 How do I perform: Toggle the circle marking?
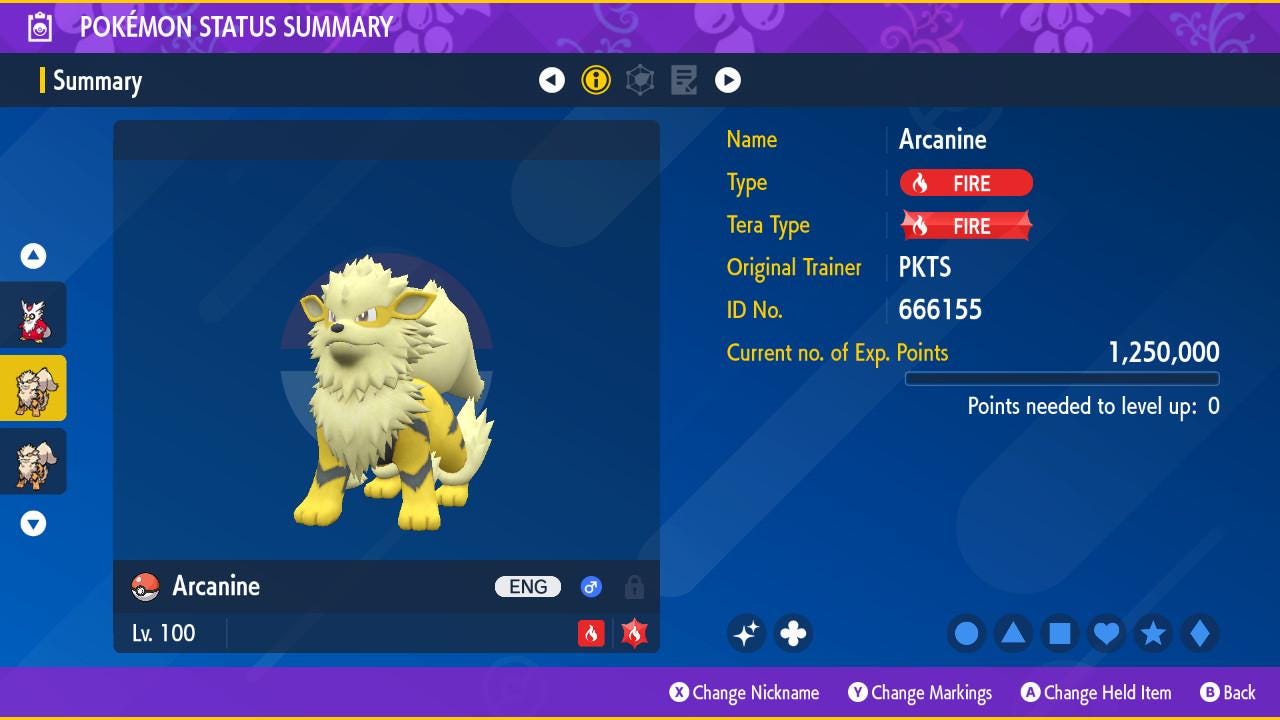coord(967,633)
